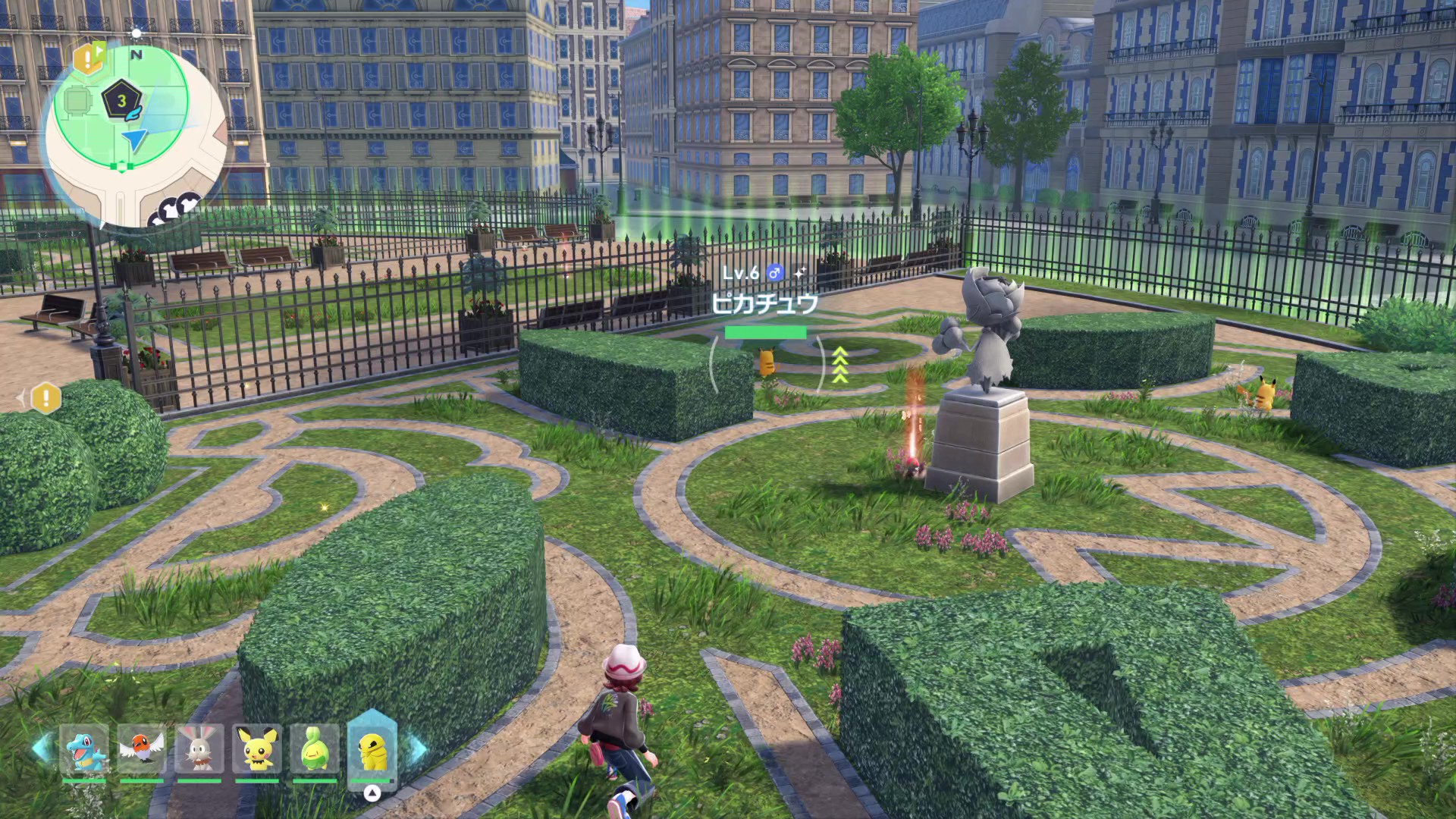Click the party bar's left arrow
Image resolution: width=1456 pixels, height=819 pixels.
coord(42,748)
